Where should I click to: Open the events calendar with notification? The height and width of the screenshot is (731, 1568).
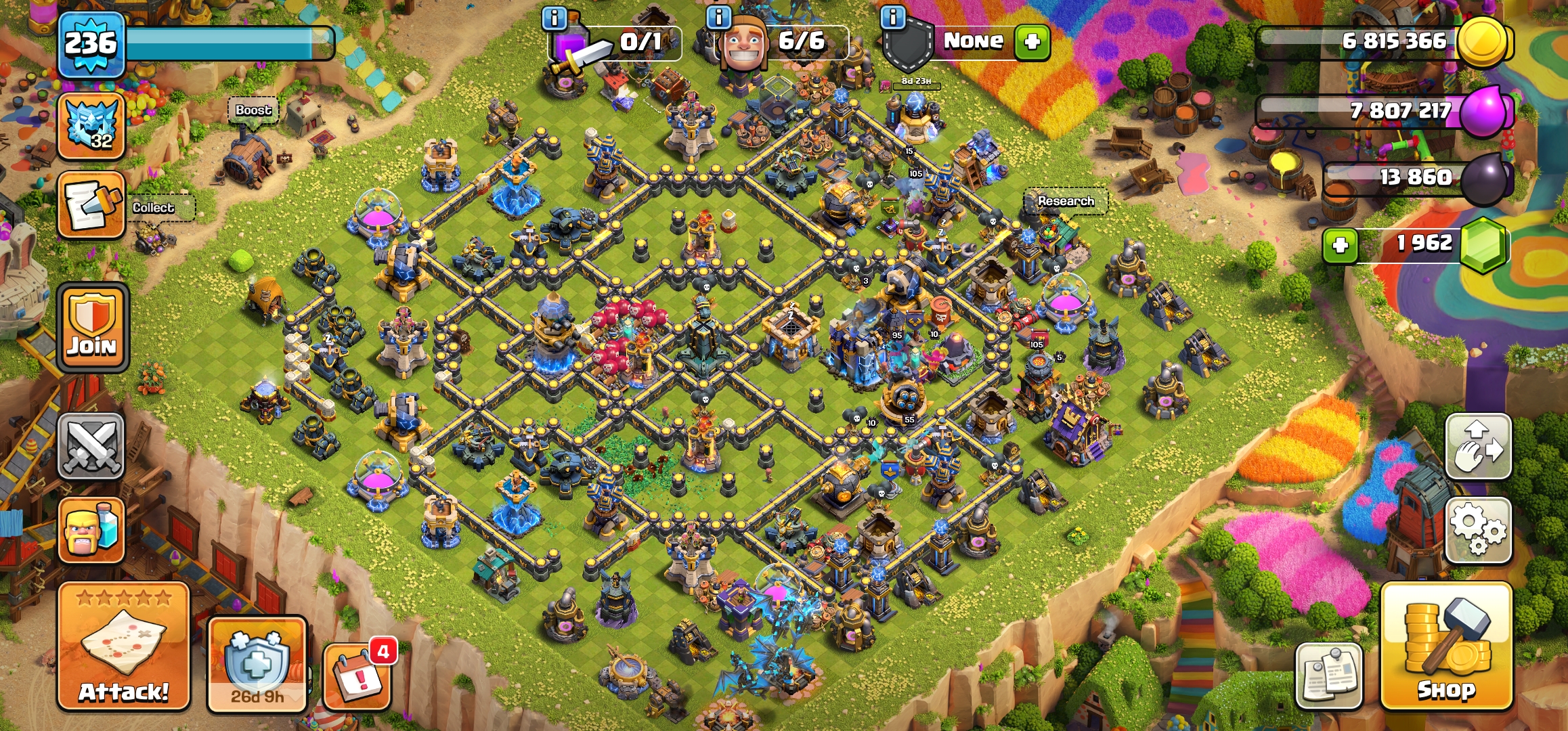coord(357,677)
